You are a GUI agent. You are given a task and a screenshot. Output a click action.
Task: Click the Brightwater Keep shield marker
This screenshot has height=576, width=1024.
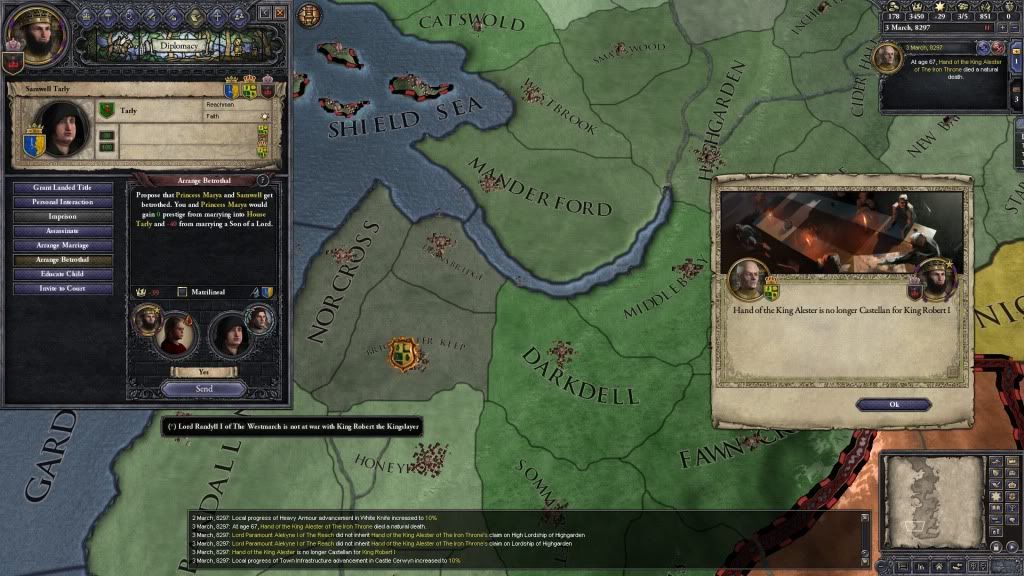click(x=404, y=354)
